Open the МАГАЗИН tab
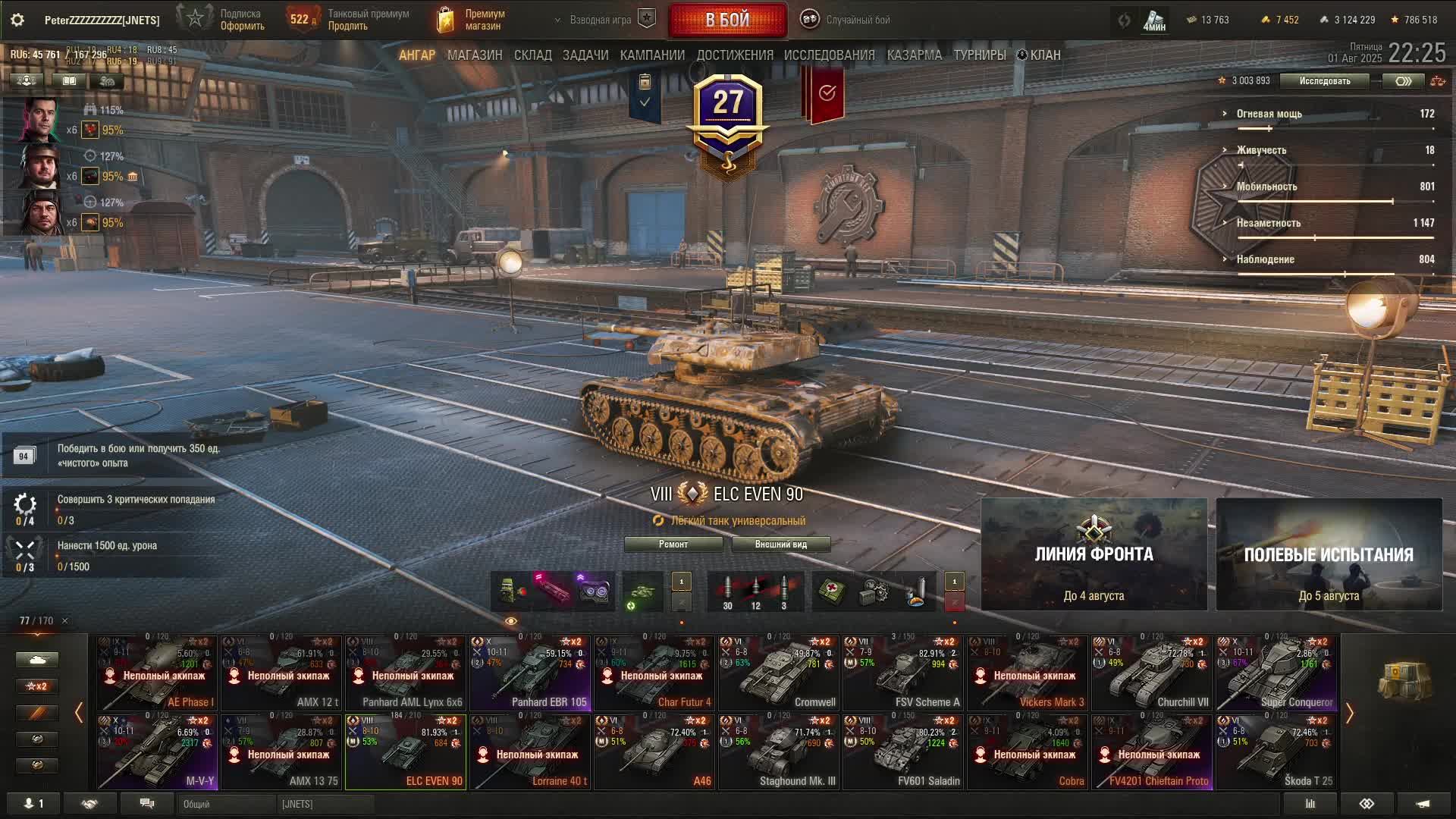Screen dimensions: 1456x819 click(475, 55)
